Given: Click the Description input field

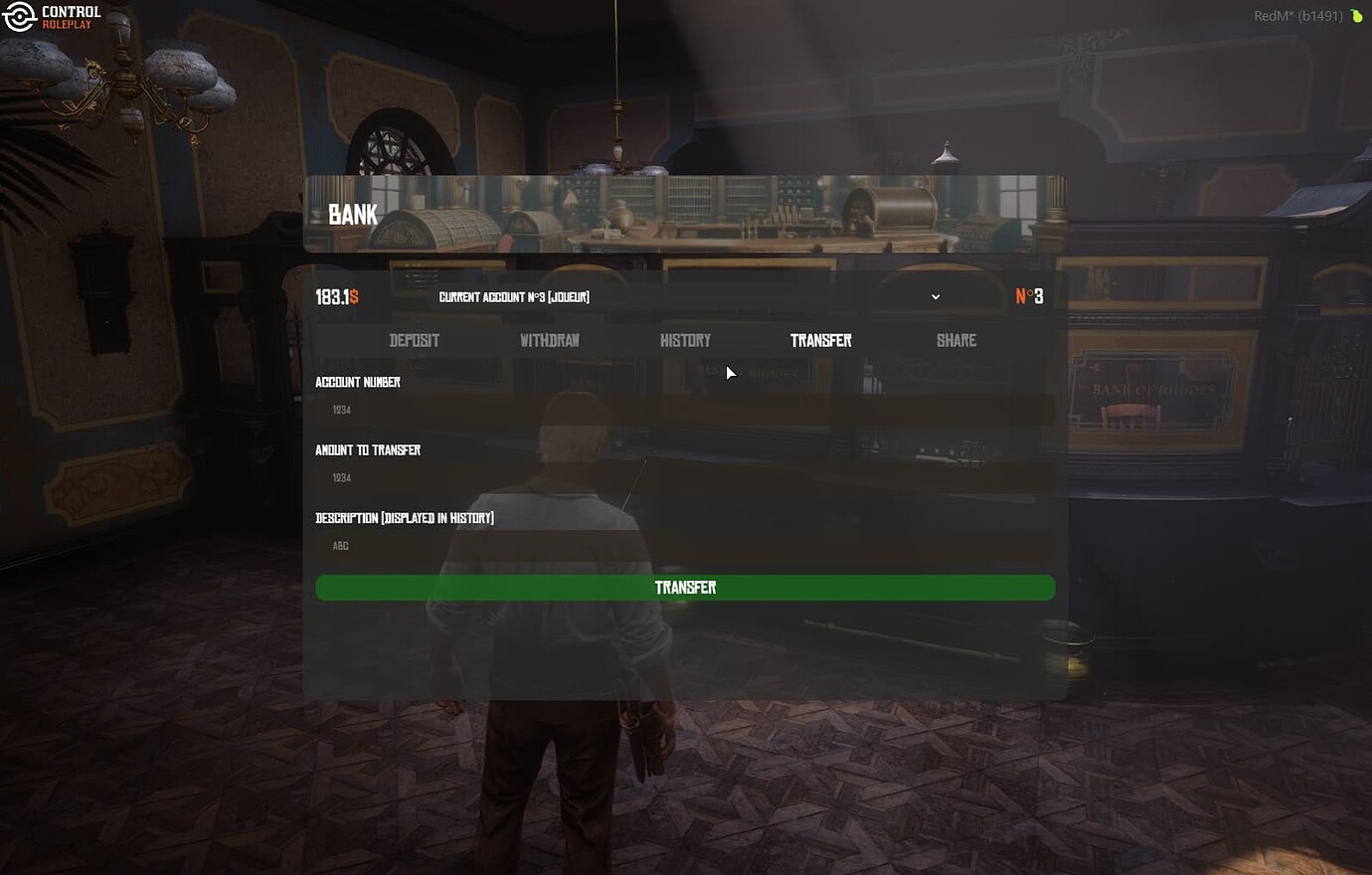Looking at the screenshot, I should (685, 545).
